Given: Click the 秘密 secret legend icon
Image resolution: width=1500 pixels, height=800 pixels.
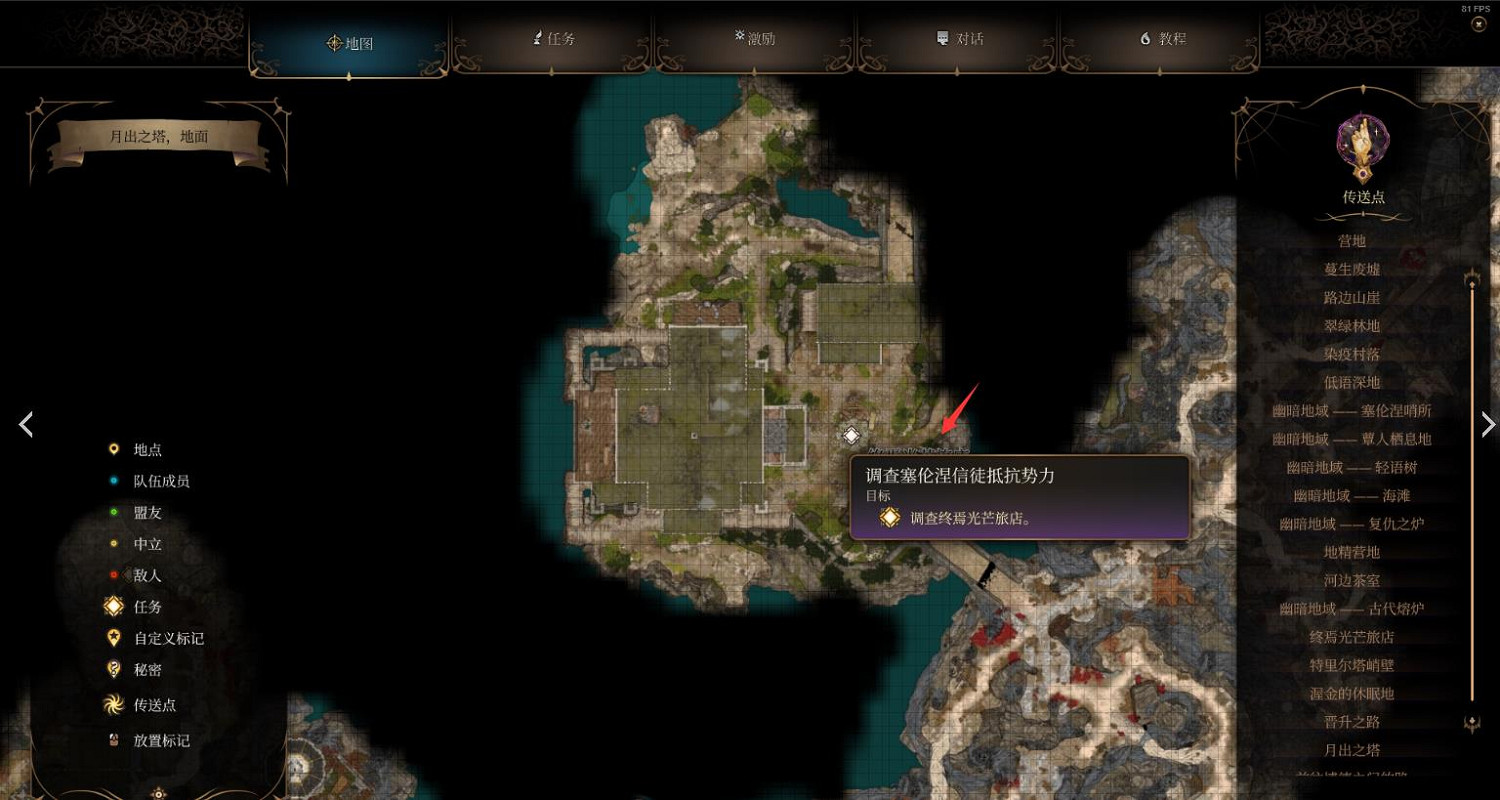Looking at the screenshot, I should [x=114, y=668].
